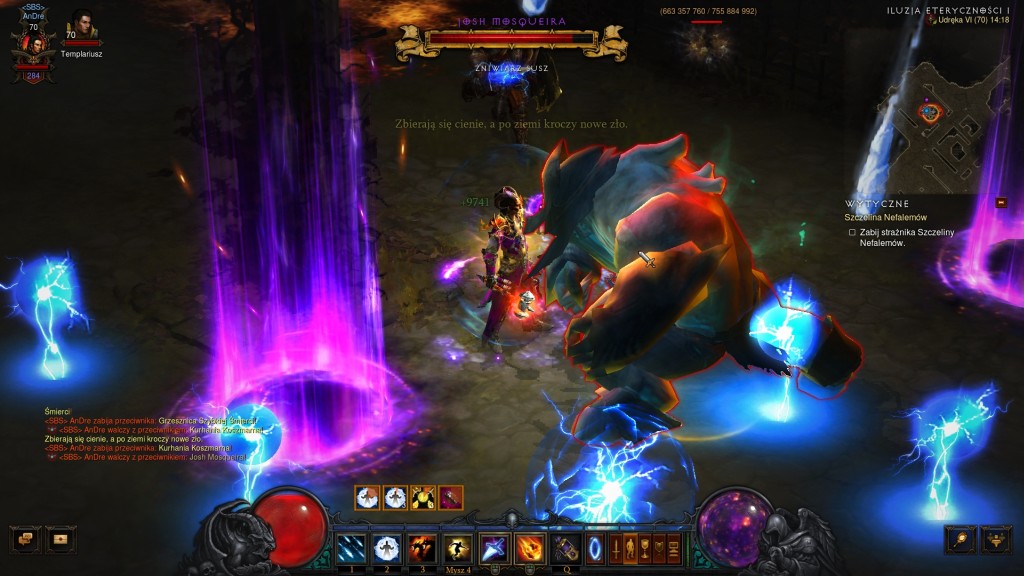Cast the fiery meteor secondary skill

coord(528,548)
